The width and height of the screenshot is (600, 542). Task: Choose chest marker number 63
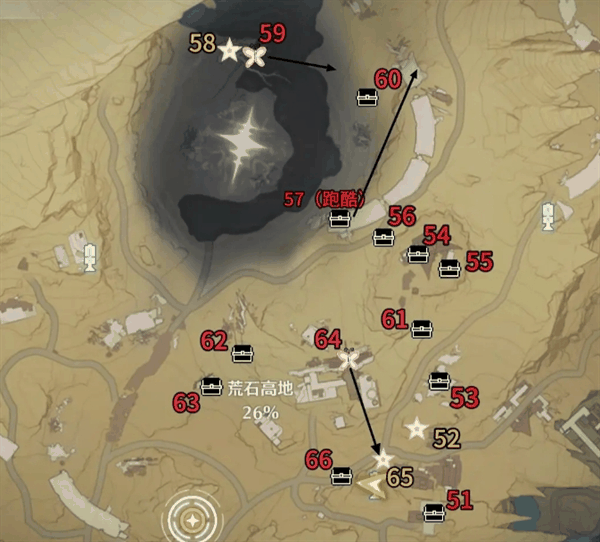(x=211, y=386)
